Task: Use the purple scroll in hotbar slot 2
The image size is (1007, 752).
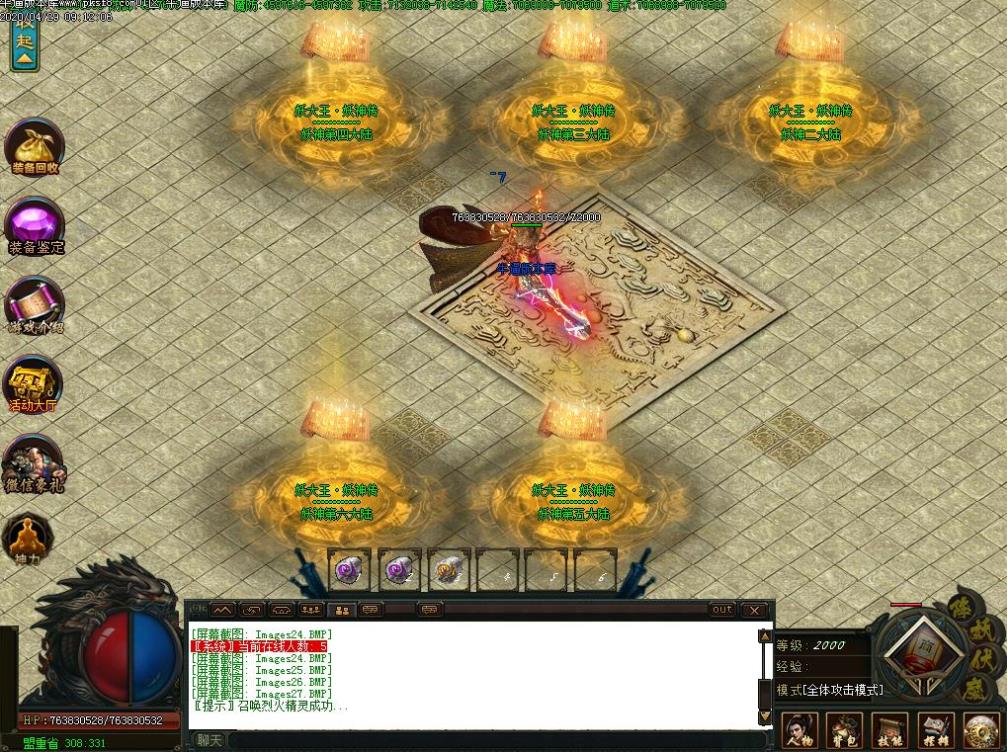Action: [399, 571]
